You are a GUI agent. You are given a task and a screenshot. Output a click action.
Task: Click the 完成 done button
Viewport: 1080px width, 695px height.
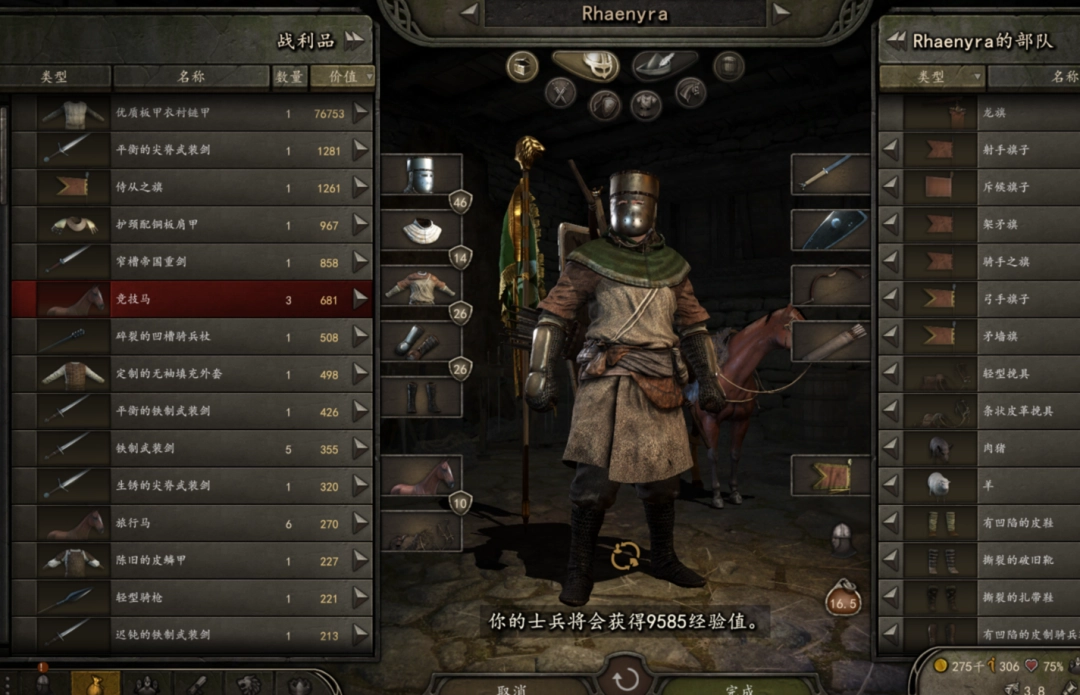(x=740, y=688)
